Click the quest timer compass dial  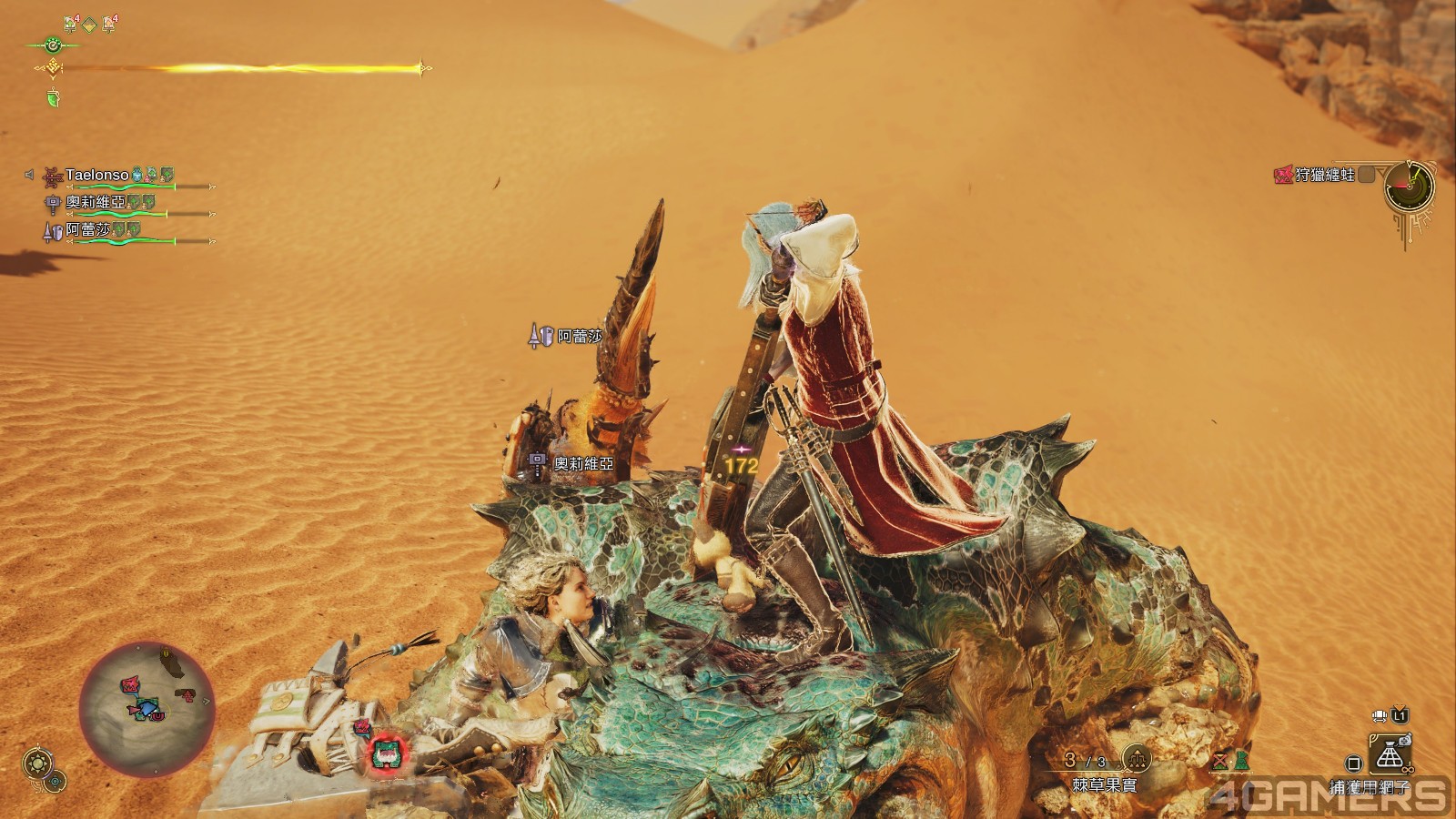pyautogui.click(x=1409, y=188)
